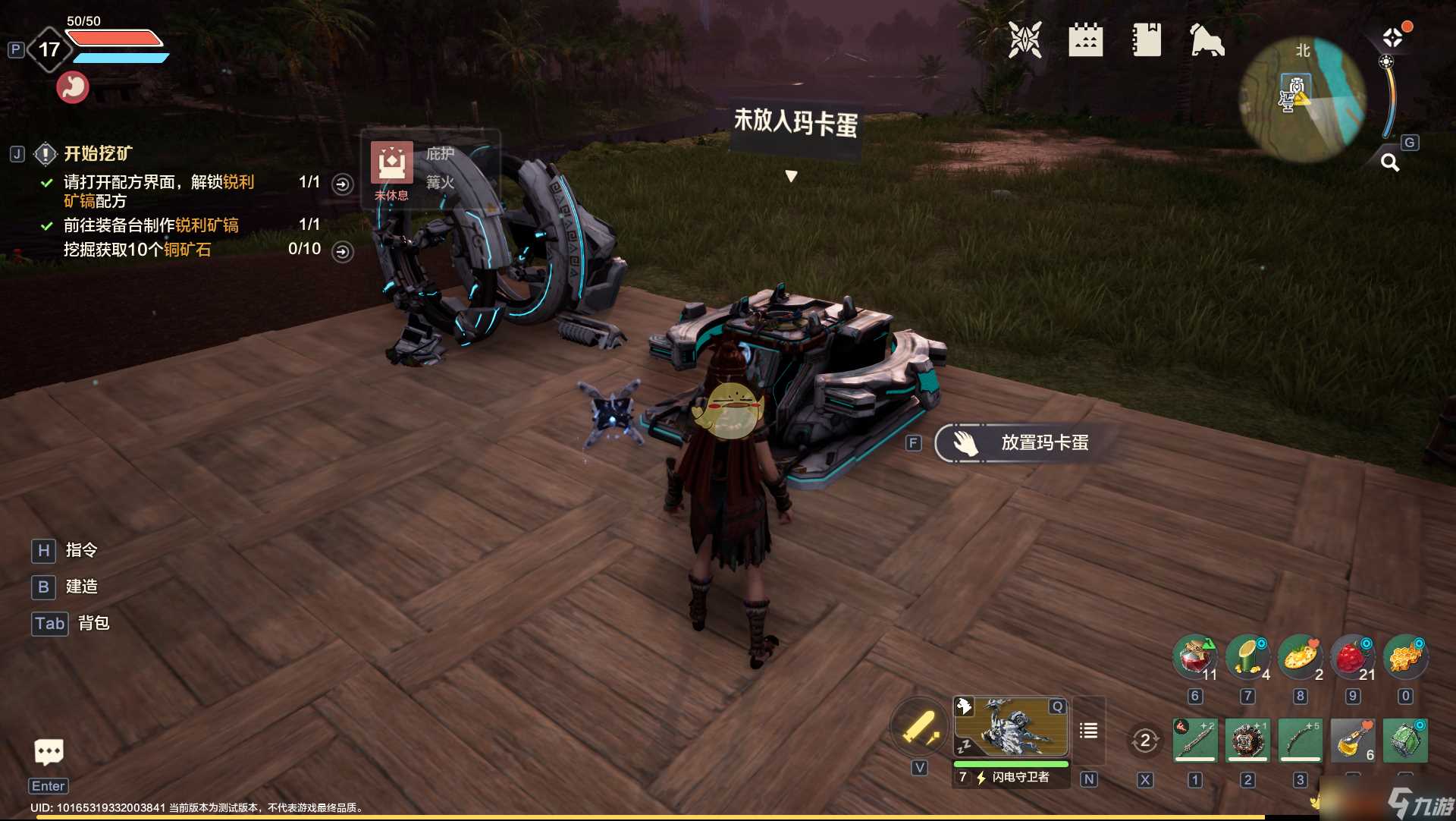Select the bamboo item slot

click(1247, 657)
